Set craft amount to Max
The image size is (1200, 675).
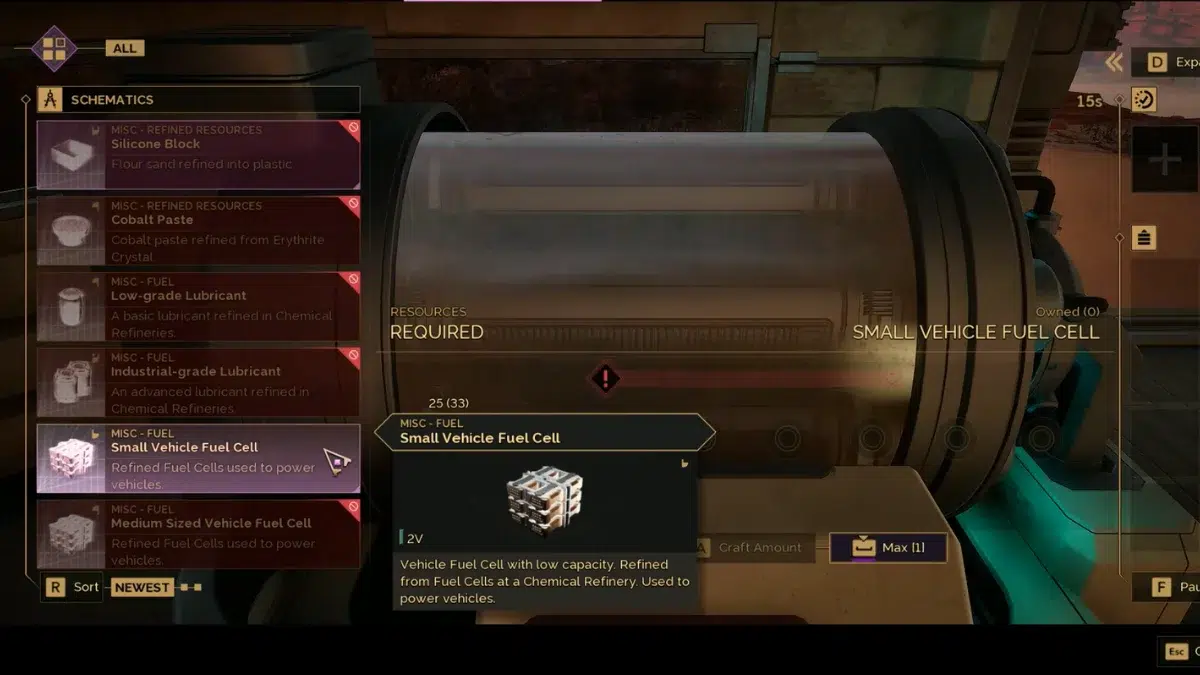[x=888, y=548]
